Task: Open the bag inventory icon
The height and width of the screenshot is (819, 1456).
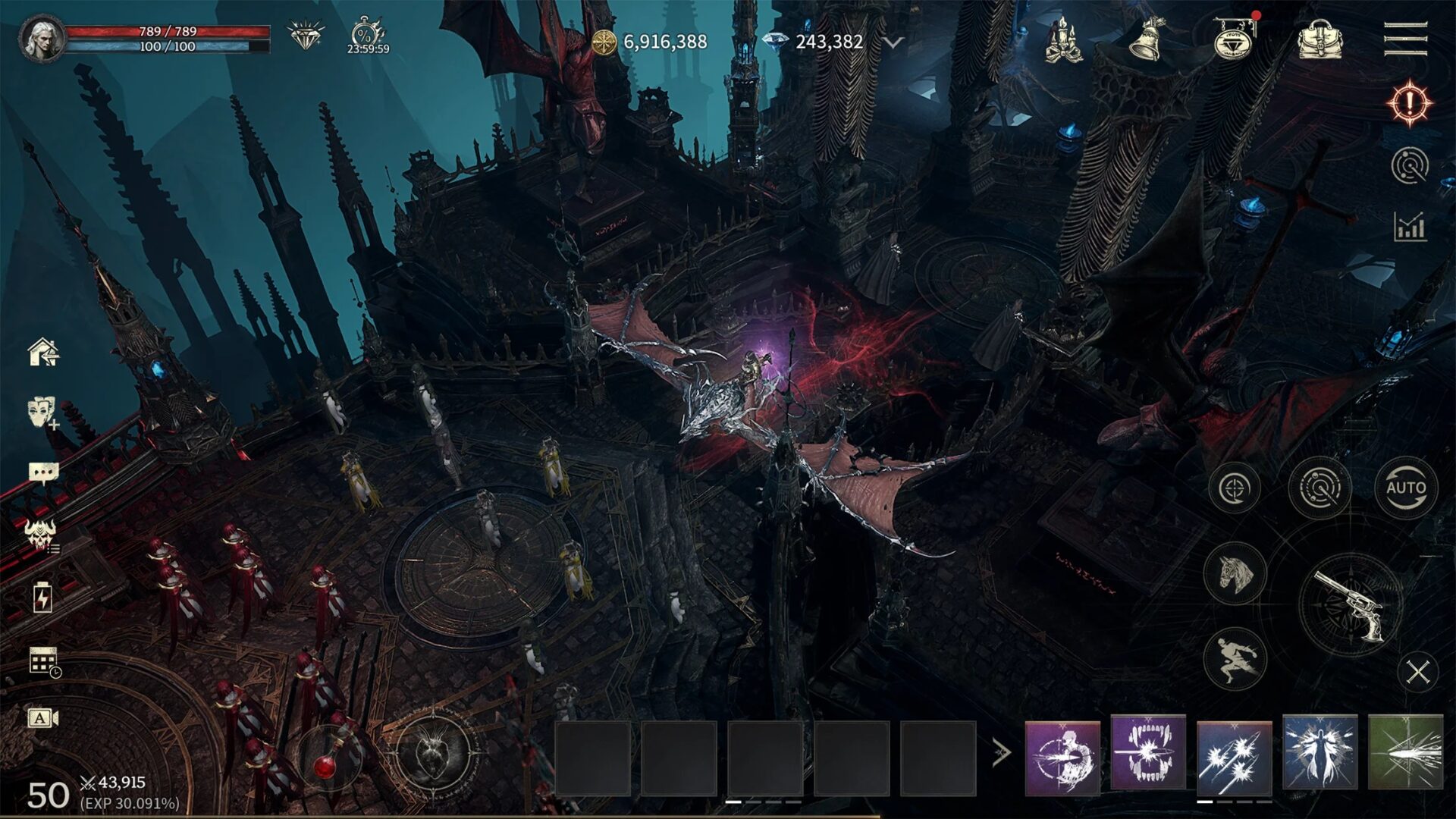Action: coord(1321,39)
